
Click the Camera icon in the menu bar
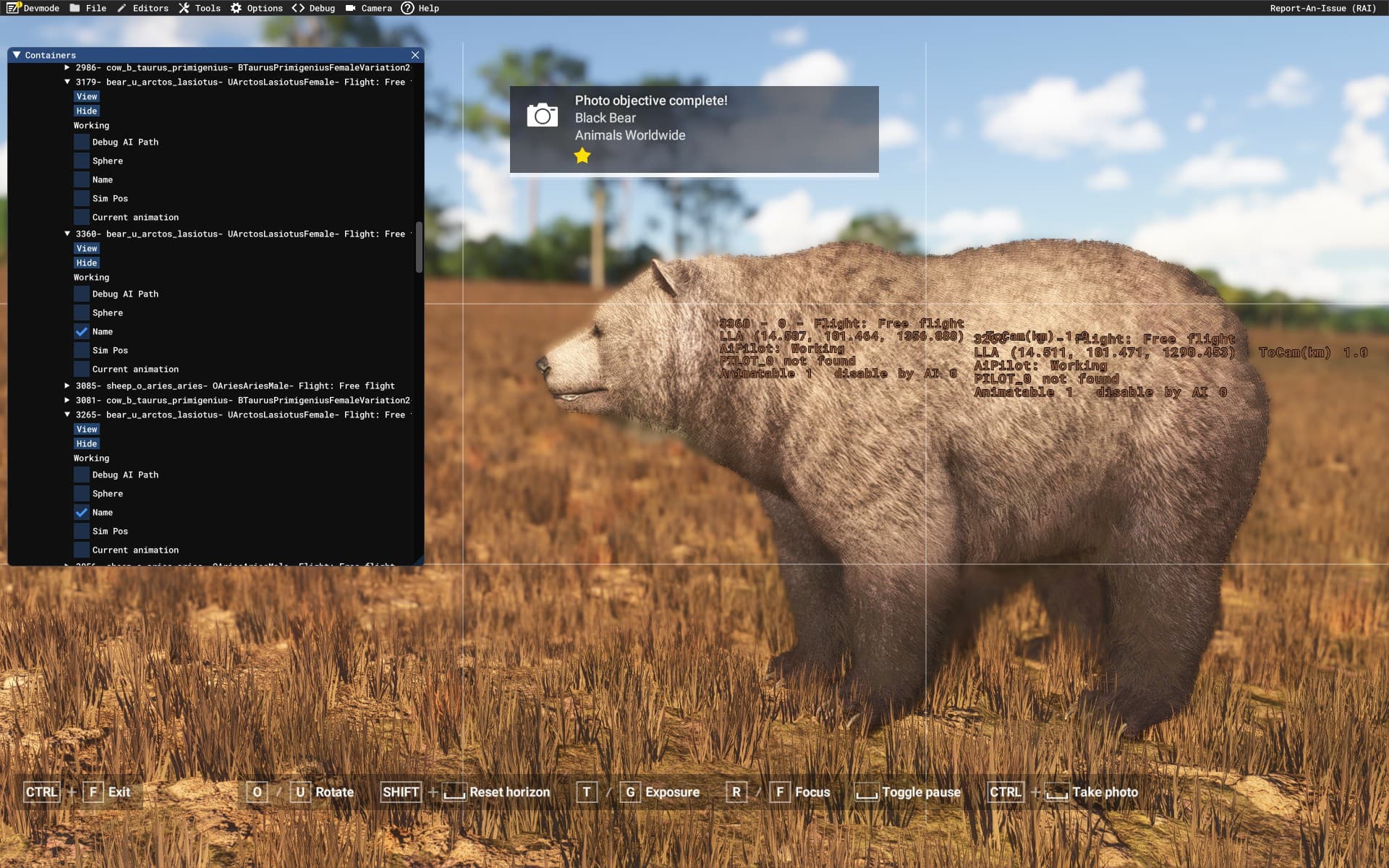[x=350, y=8]
